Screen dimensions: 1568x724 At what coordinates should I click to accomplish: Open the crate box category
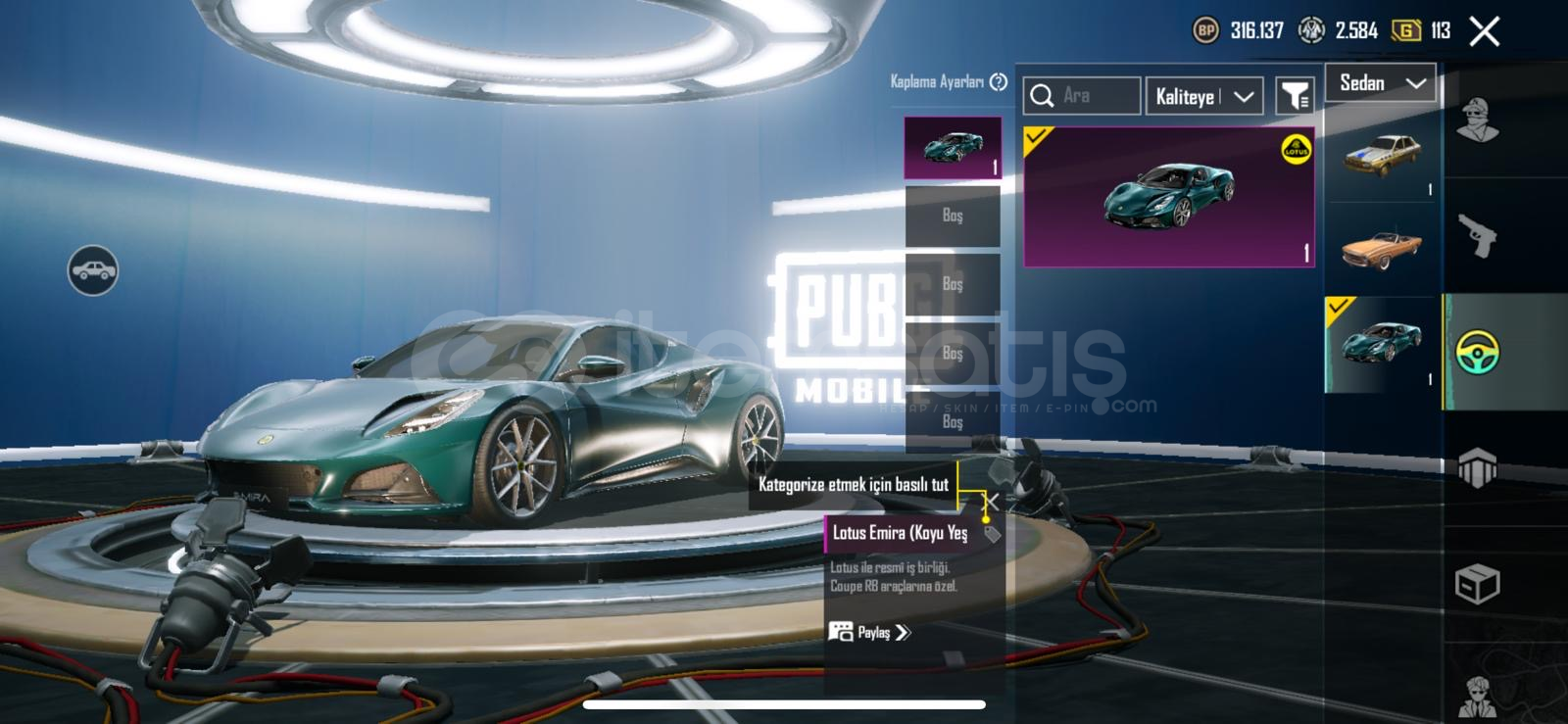pyautogui.click(x=1478, y=584)
